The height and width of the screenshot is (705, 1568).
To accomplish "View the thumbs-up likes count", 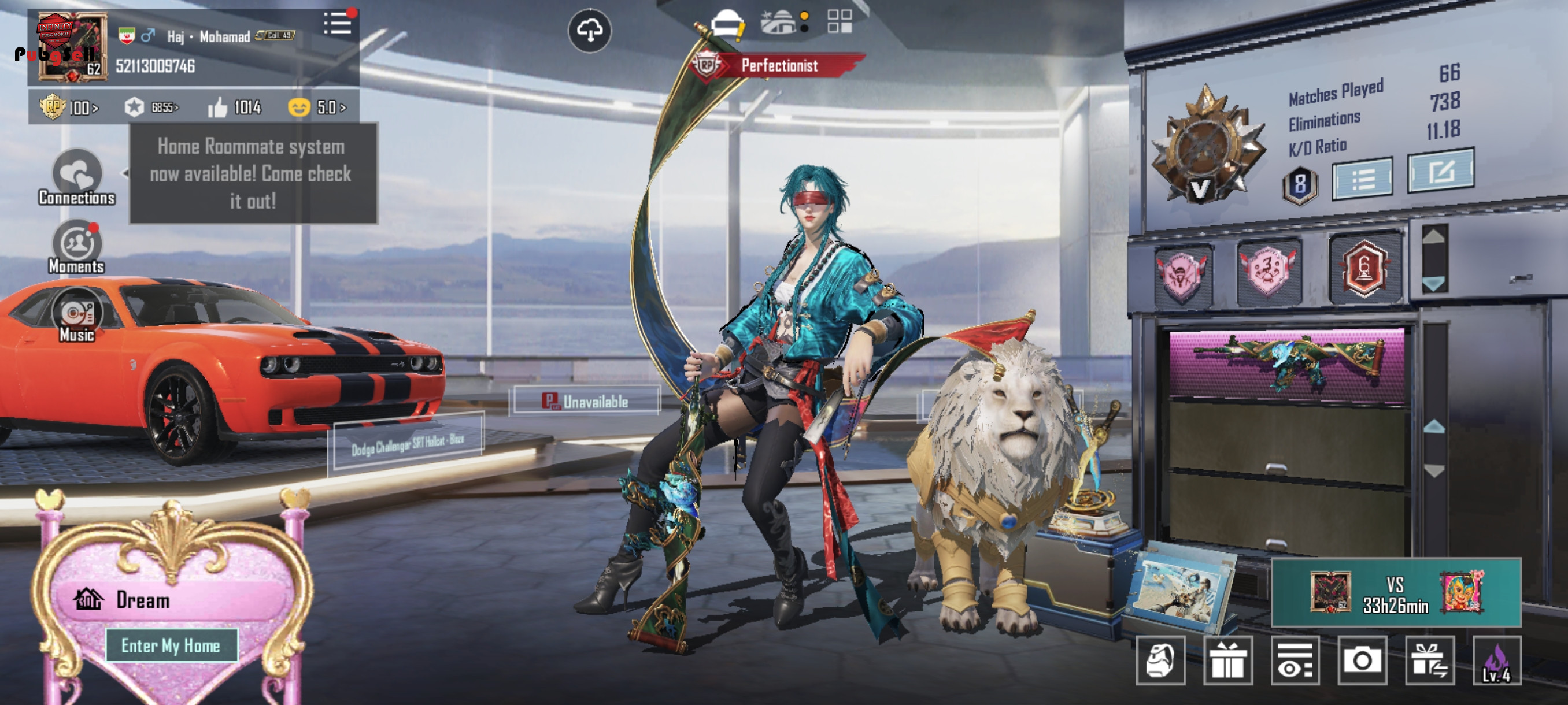I will click(x=235, y=107).
